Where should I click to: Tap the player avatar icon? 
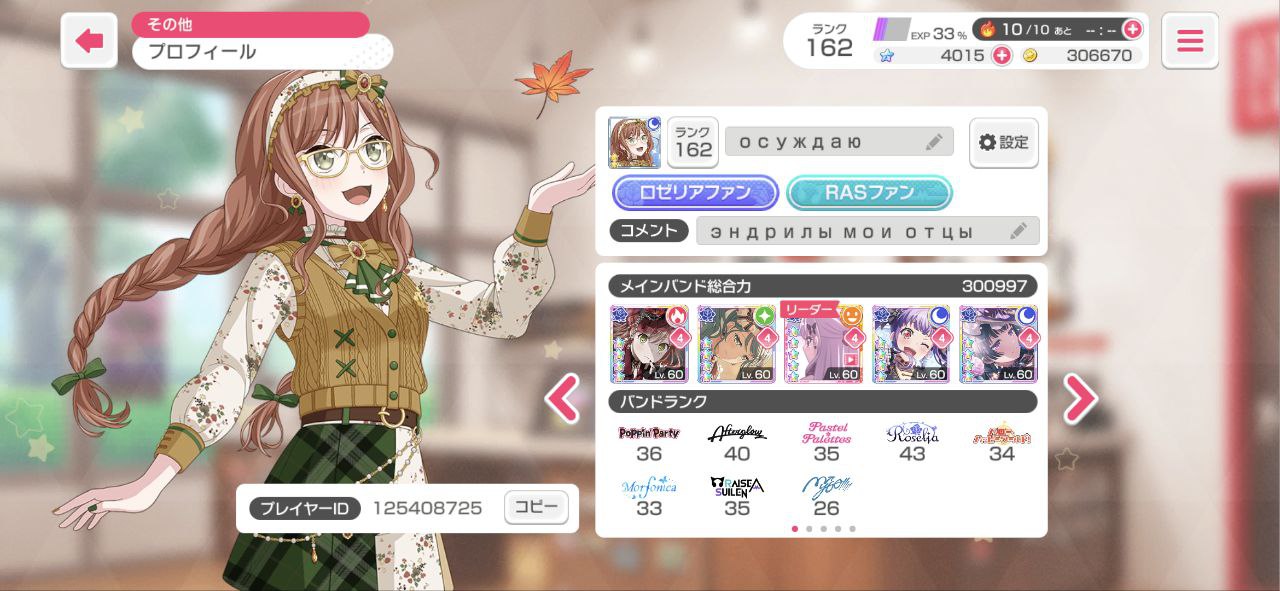(634, 143)
